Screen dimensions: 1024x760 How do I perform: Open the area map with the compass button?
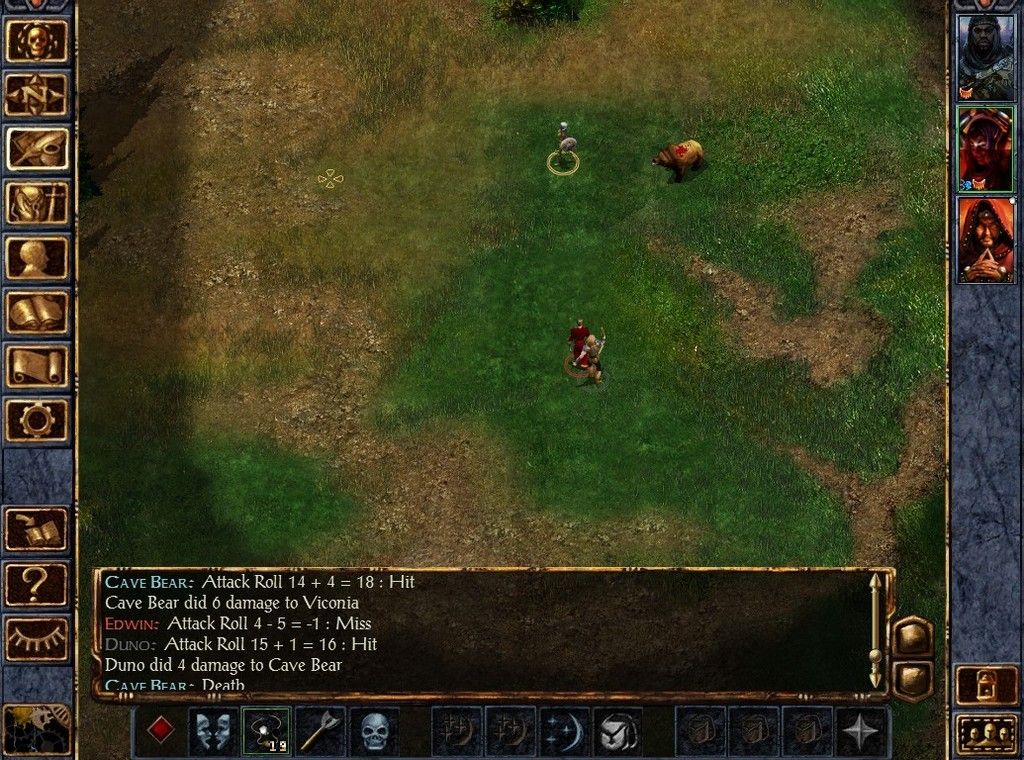[x=38, y=95]
